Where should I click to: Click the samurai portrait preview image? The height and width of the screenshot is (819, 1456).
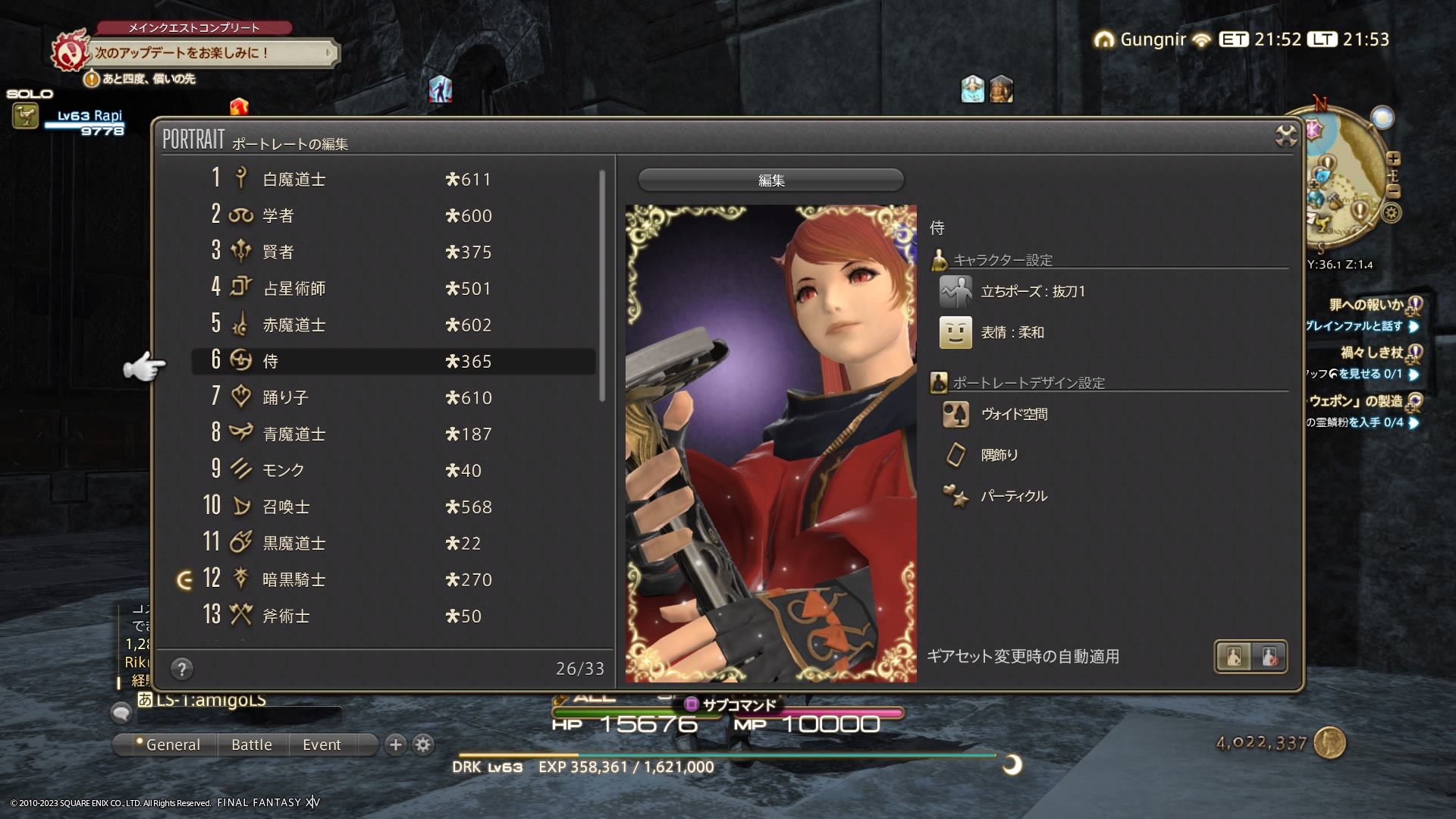[770, 444]
